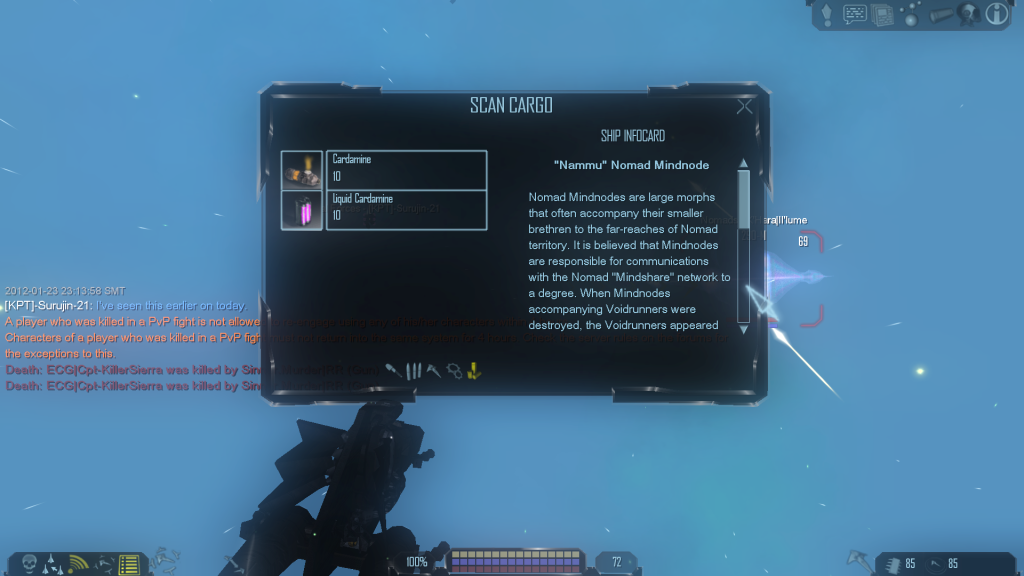Click the scattered ships group icon
Screen dimensions: 1024x576
pyautogui.click(x=103, y=563)
